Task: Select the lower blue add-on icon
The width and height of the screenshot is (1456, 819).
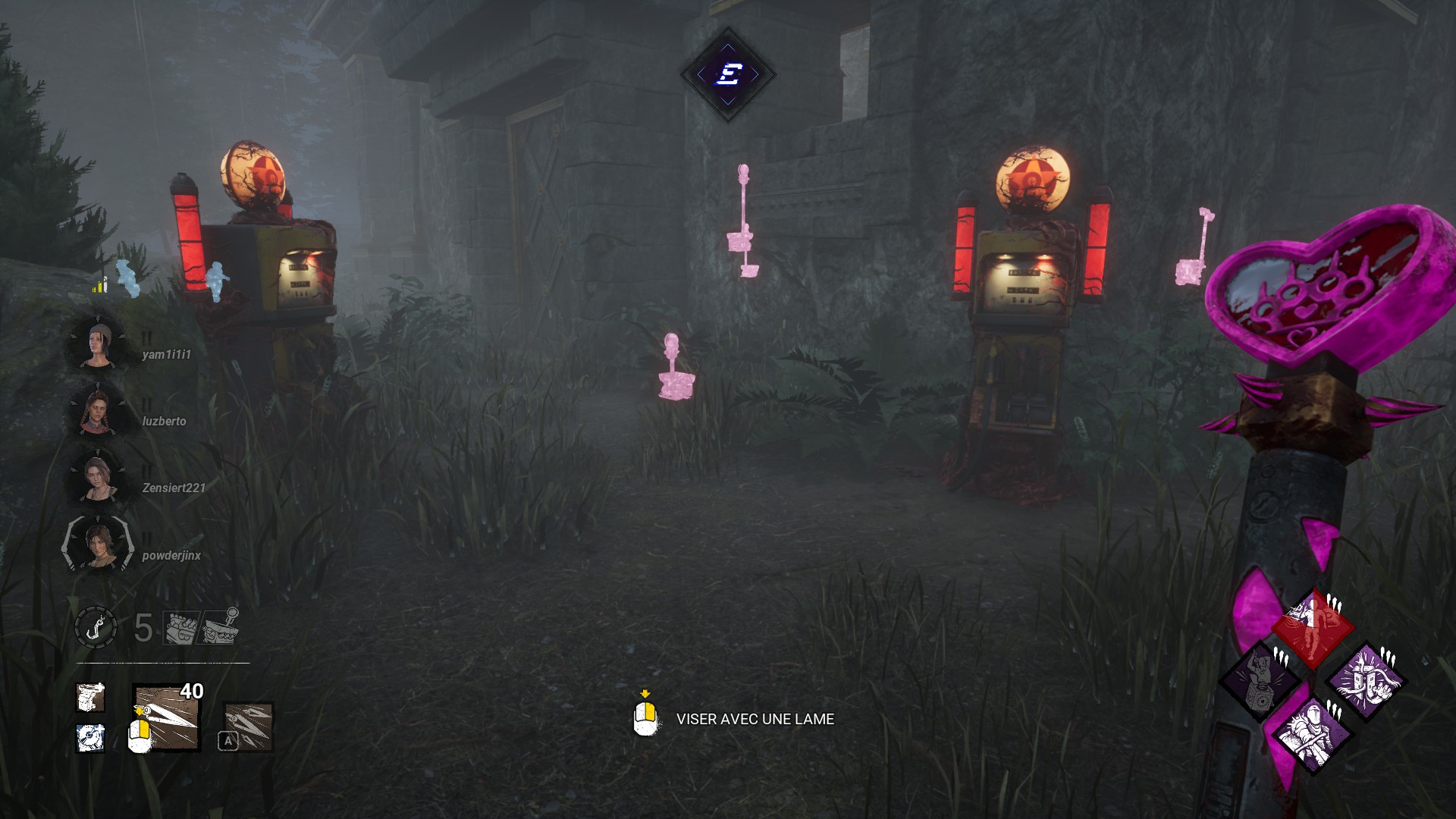Action: (x=90, y=738)
